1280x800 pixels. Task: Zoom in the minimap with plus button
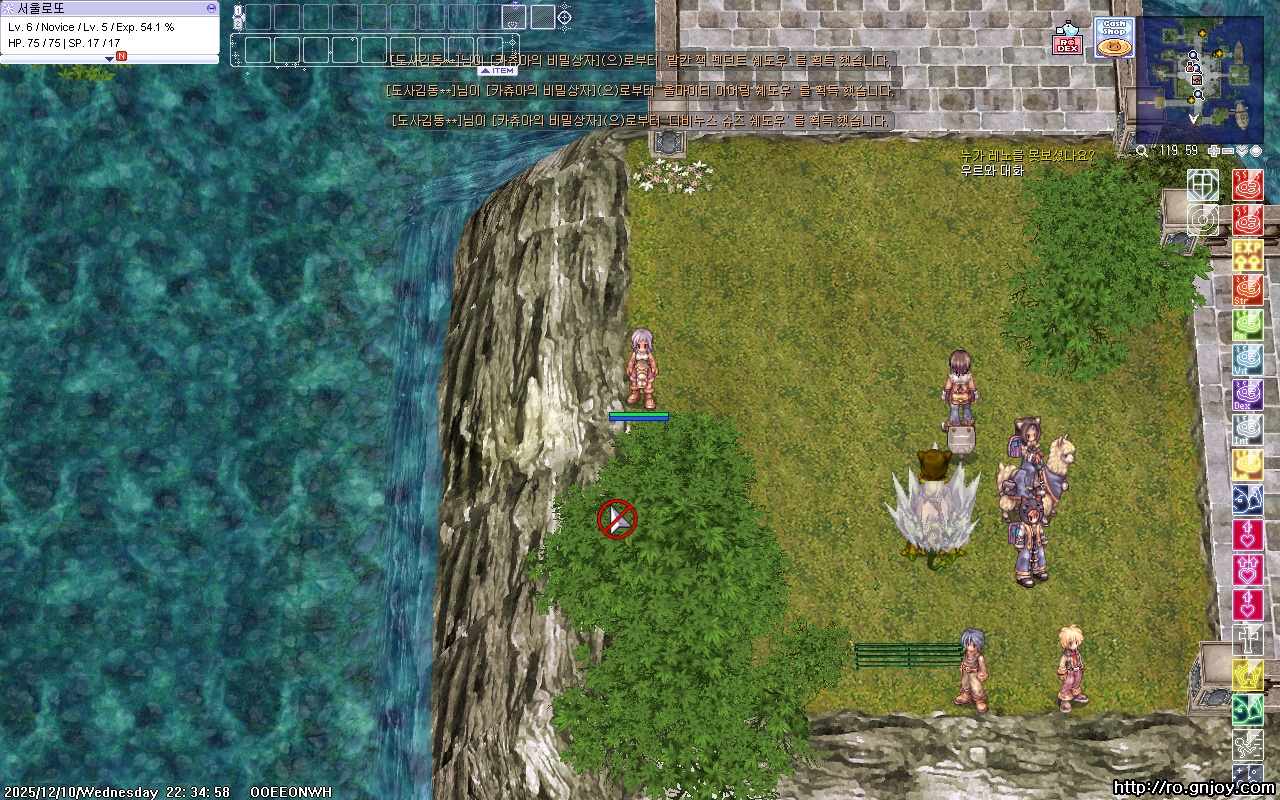1214,151
